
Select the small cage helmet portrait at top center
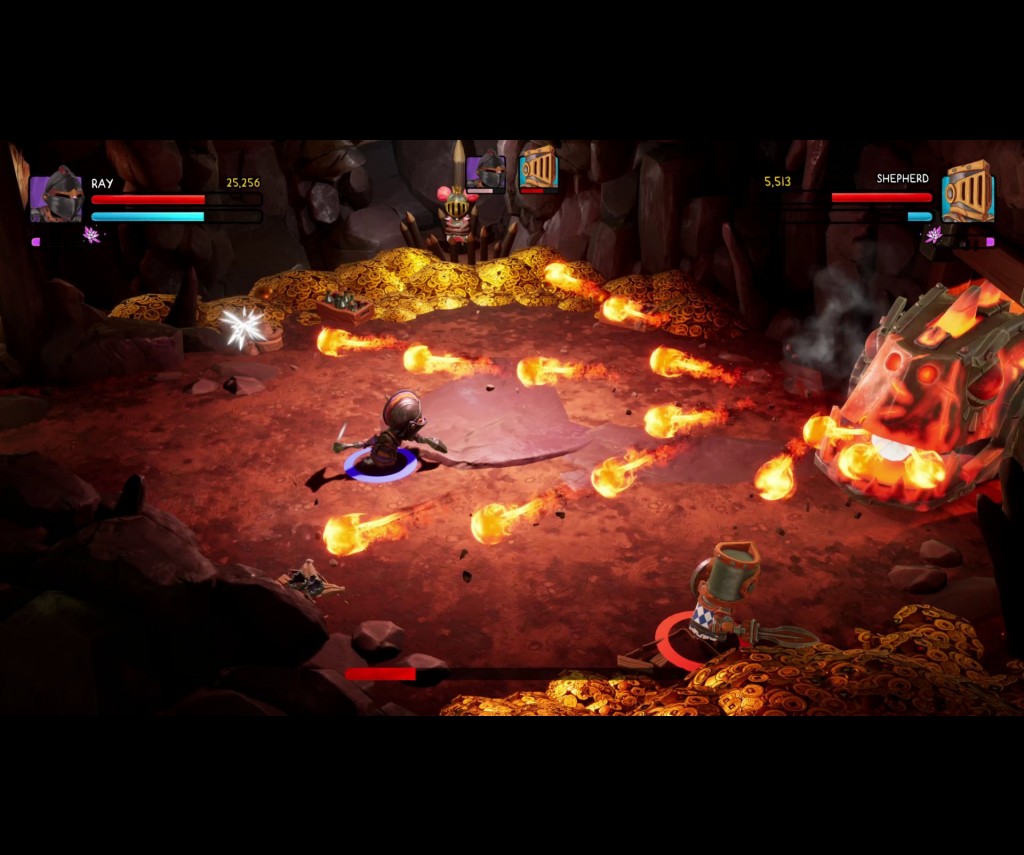click(x=538, y=169)
